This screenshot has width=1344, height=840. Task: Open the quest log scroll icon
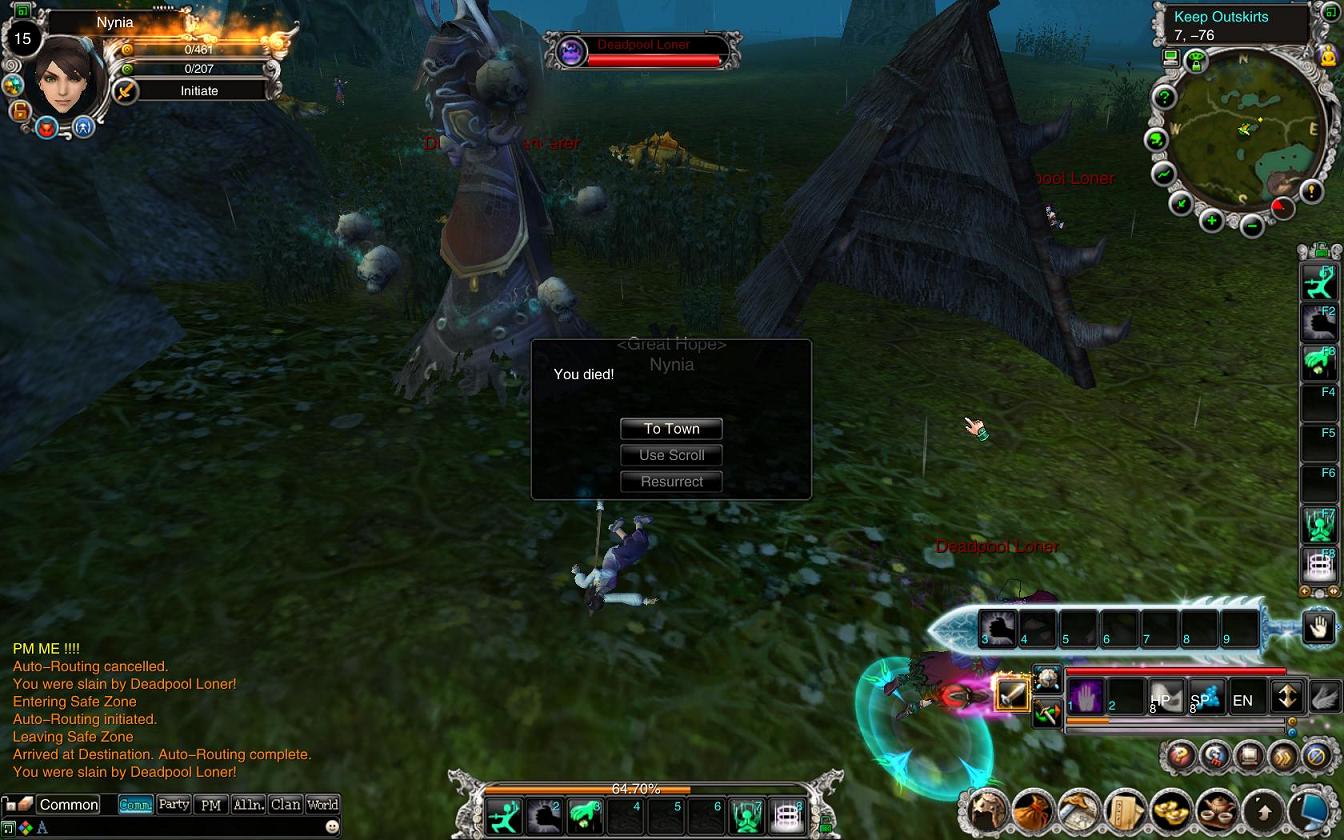[1126, 810]
